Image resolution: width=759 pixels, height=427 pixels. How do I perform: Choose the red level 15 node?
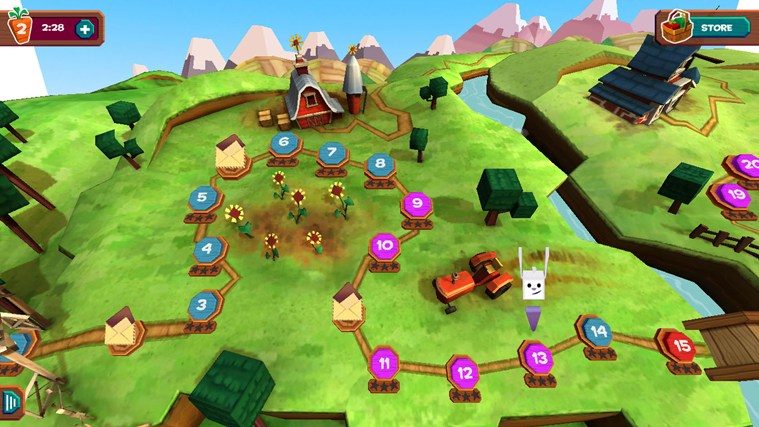pyautogui.click(x=681, y=347)
